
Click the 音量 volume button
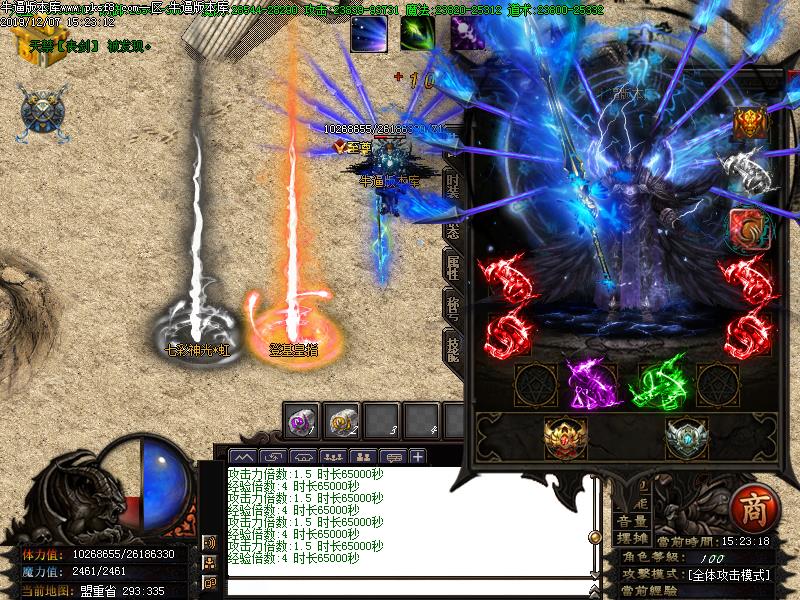[x=631, y=521]
